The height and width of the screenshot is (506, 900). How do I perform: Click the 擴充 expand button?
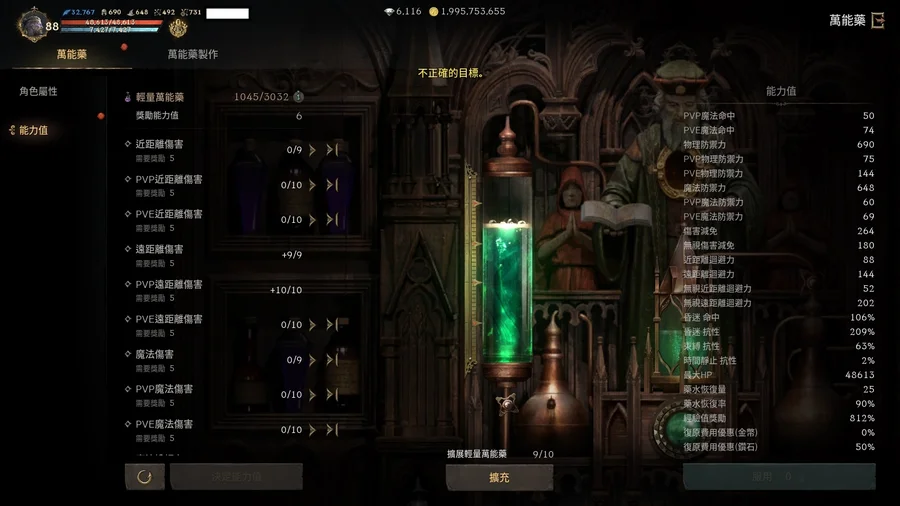pyautogui.click(x=499, y=478)
